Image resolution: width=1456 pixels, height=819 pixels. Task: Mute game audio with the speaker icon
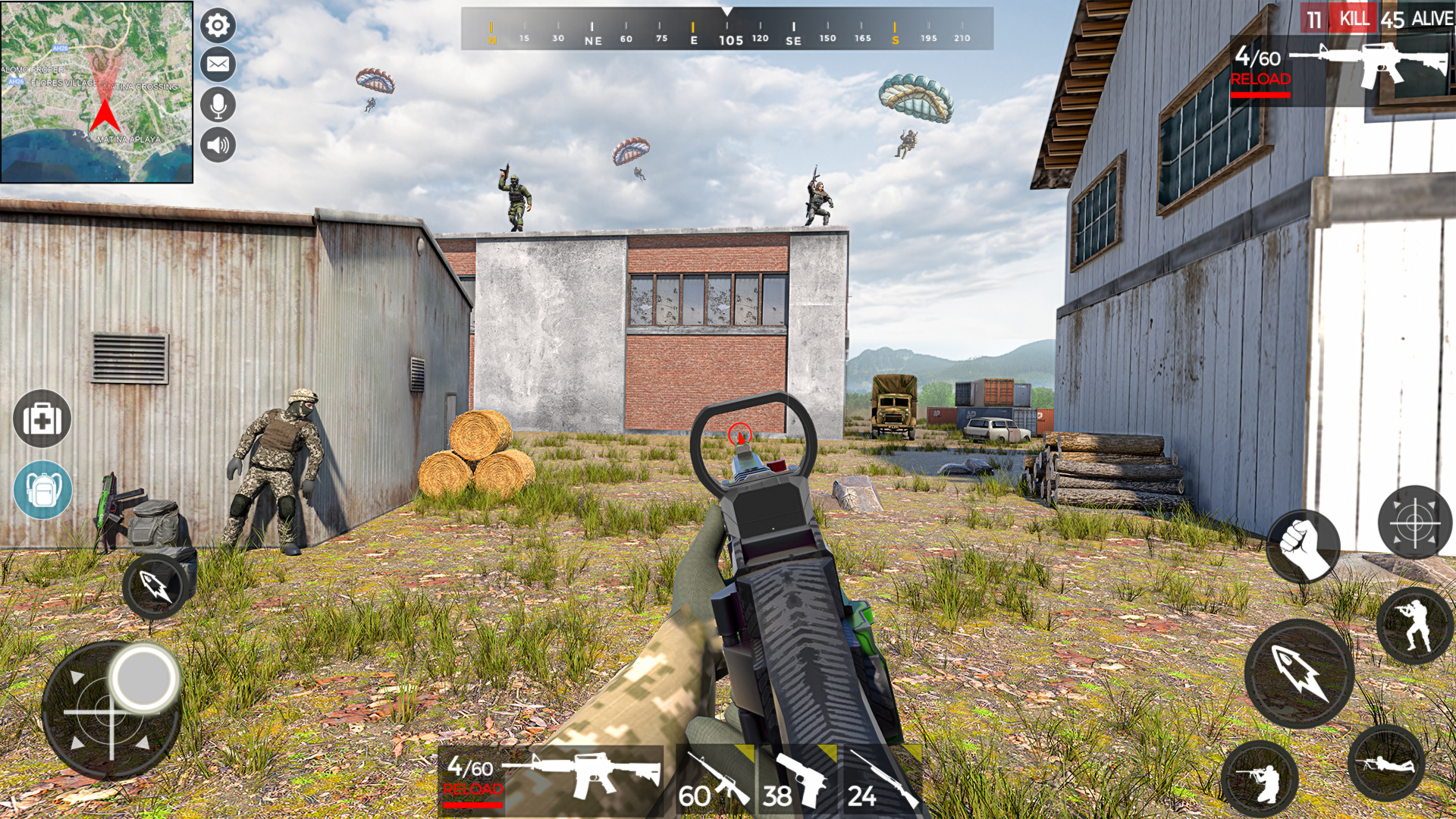(x=216, y=146)
